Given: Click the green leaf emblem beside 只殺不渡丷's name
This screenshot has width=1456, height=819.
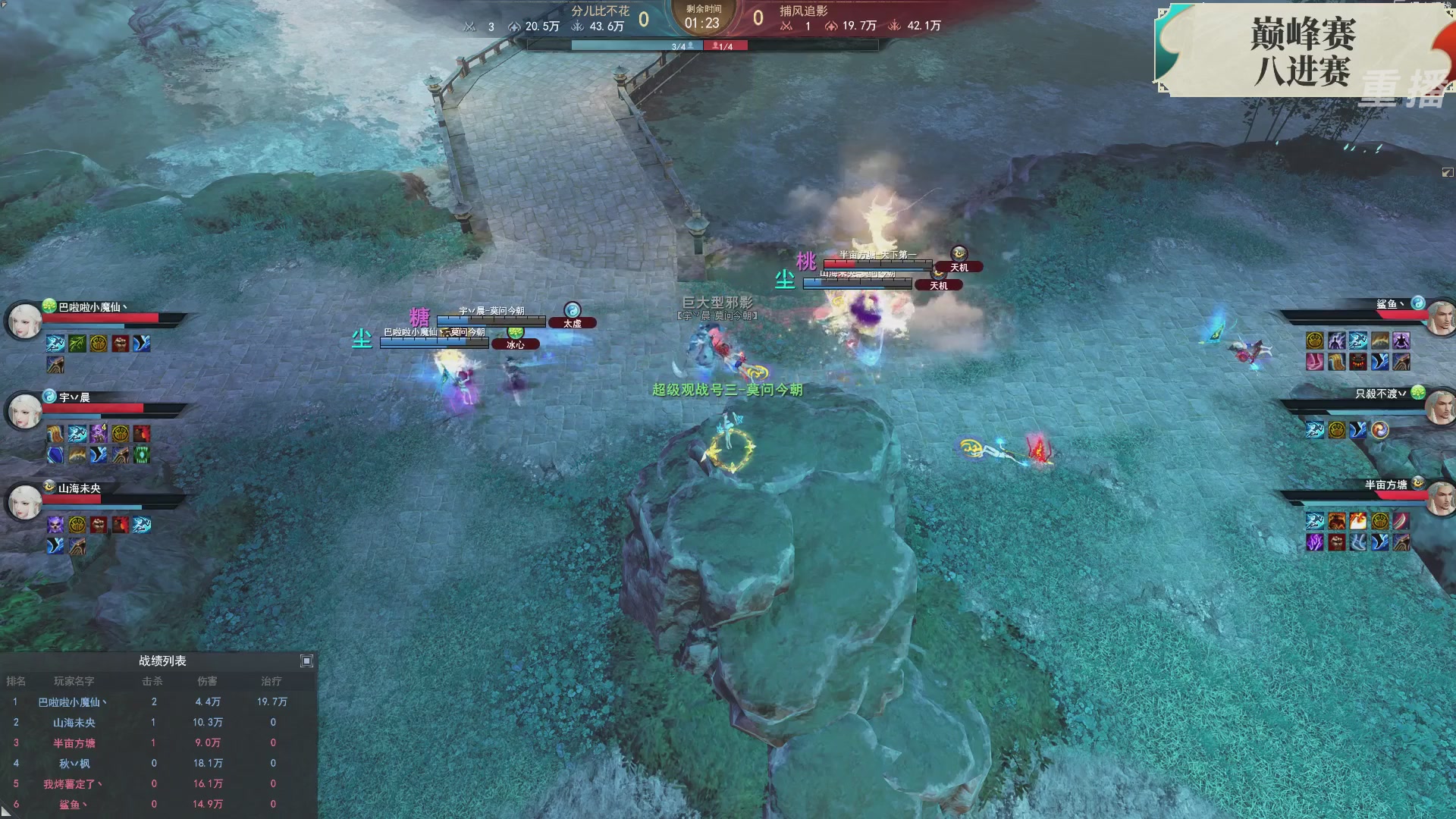Looking at the screenshot, I should click(1418, 393).
